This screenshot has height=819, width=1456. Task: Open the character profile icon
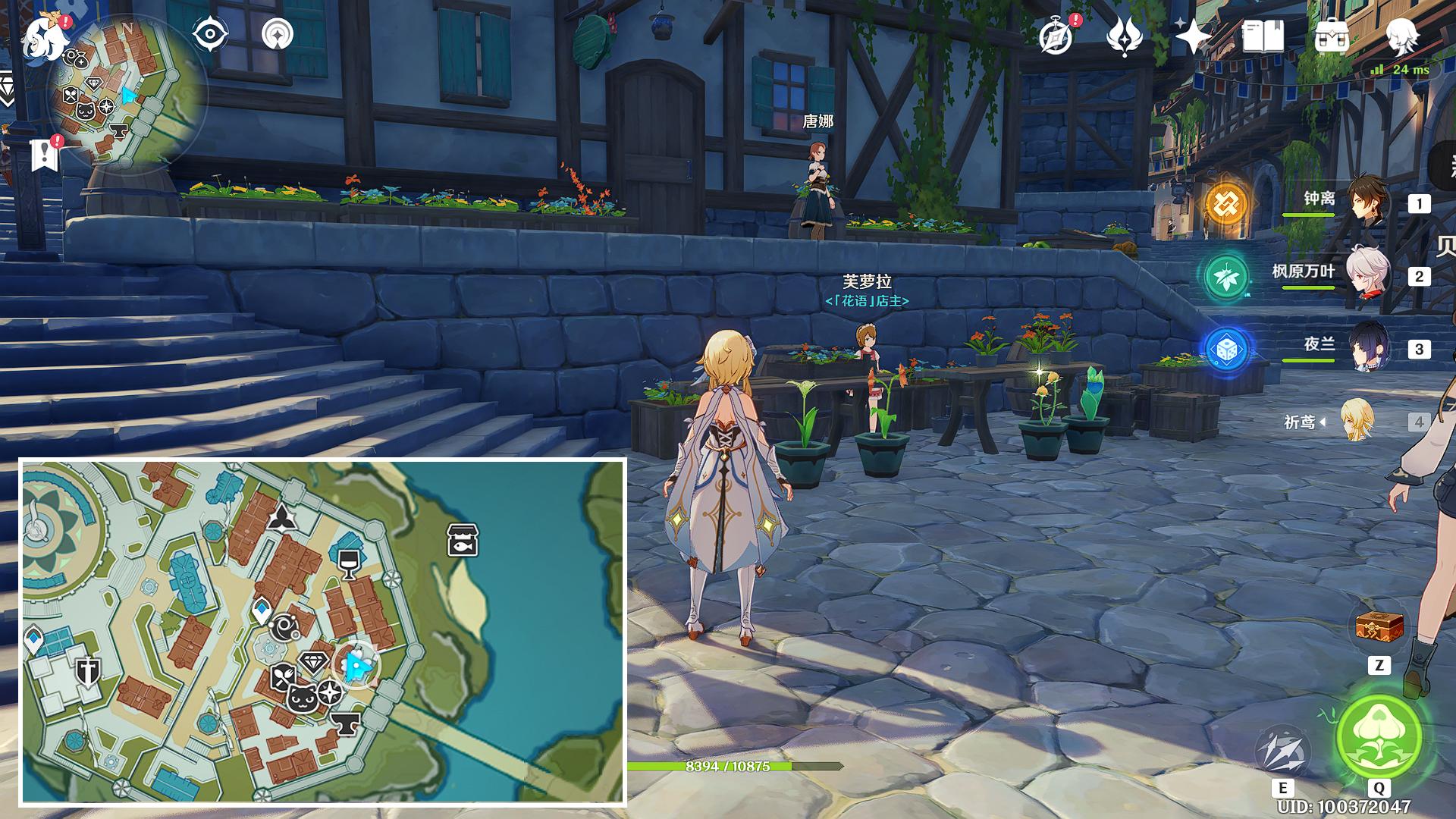[1401, 34]
